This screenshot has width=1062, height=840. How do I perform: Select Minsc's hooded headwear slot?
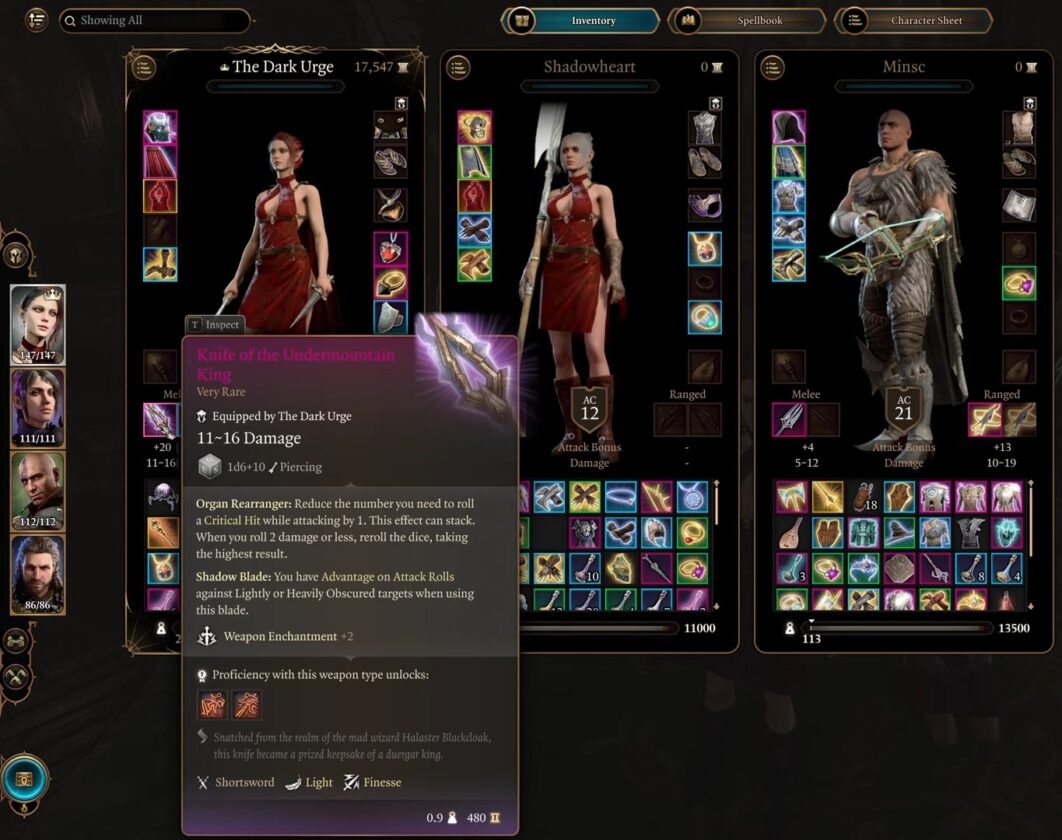pyautogui.click(x=789, y=127)
